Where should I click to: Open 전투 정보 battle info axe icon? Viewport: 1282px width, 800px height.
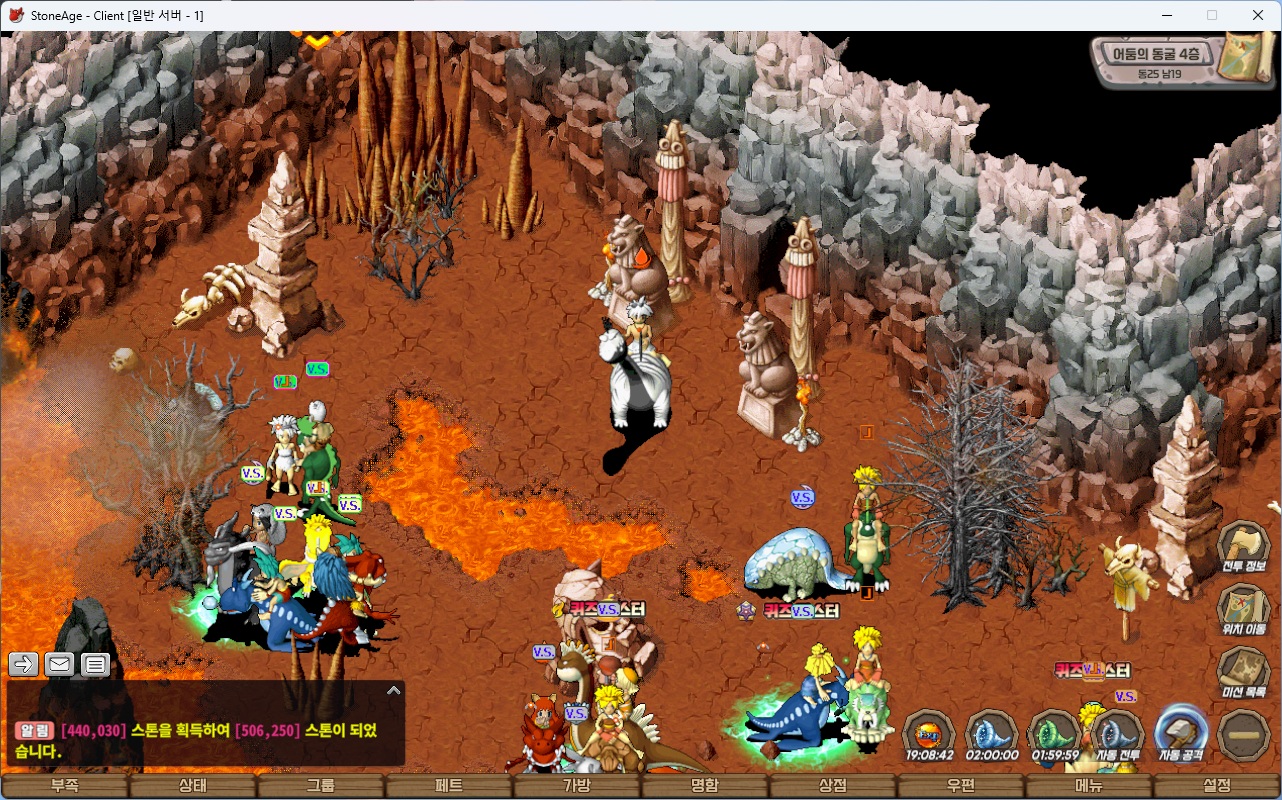tap(1243, 548)
